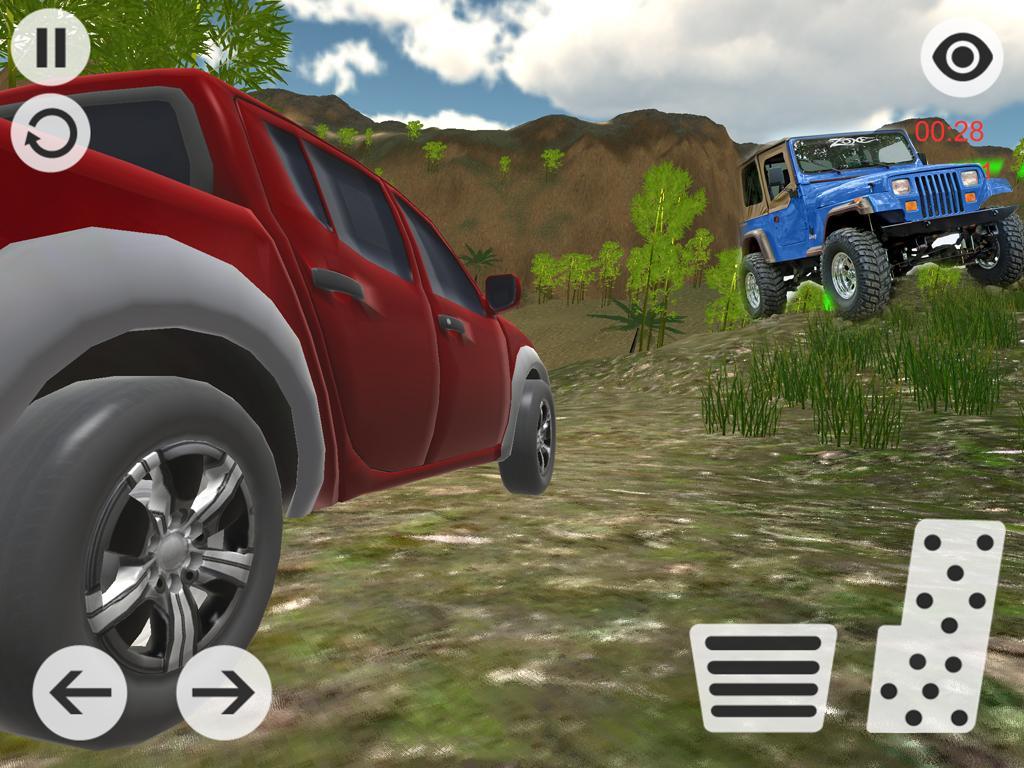The image size is (1024, 768).
Task: Pause the game with the pause button
Action: click(x=51, y=47)
